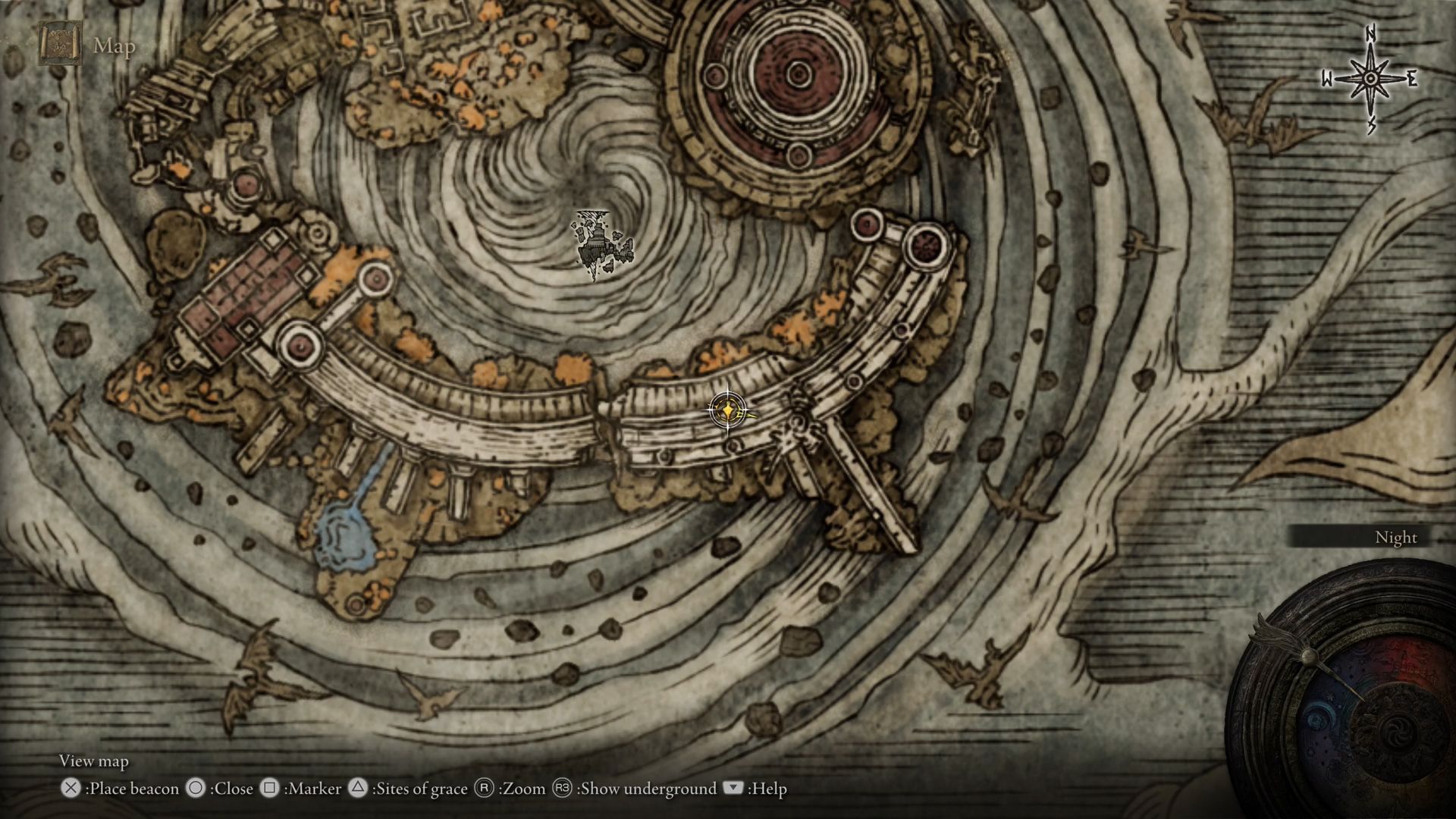Click the Map book icon
Image resolution: width=1456 pixels, height=819 pixels.
[60, 44]
